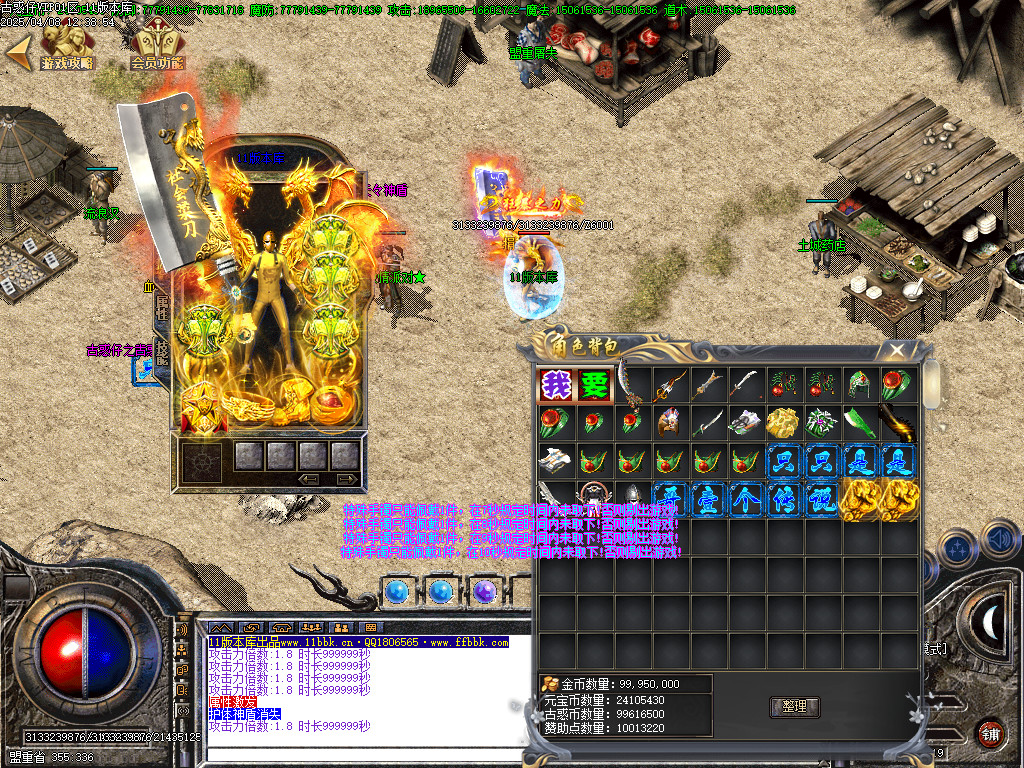
Task: Select the grey steel helmet item
Action: coord(632,499)
